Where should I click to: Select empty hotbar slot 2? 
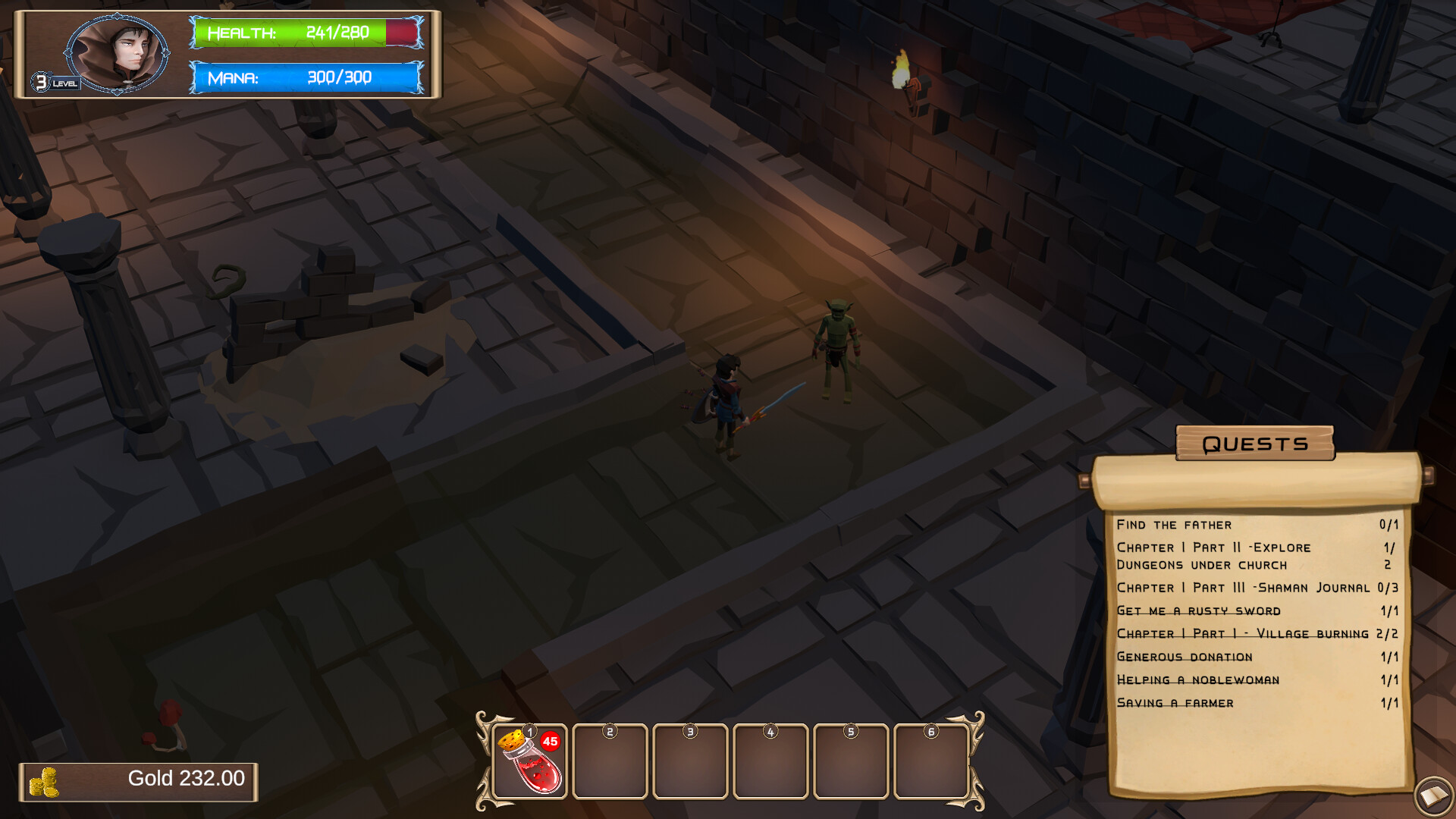[x=610, y=762]
